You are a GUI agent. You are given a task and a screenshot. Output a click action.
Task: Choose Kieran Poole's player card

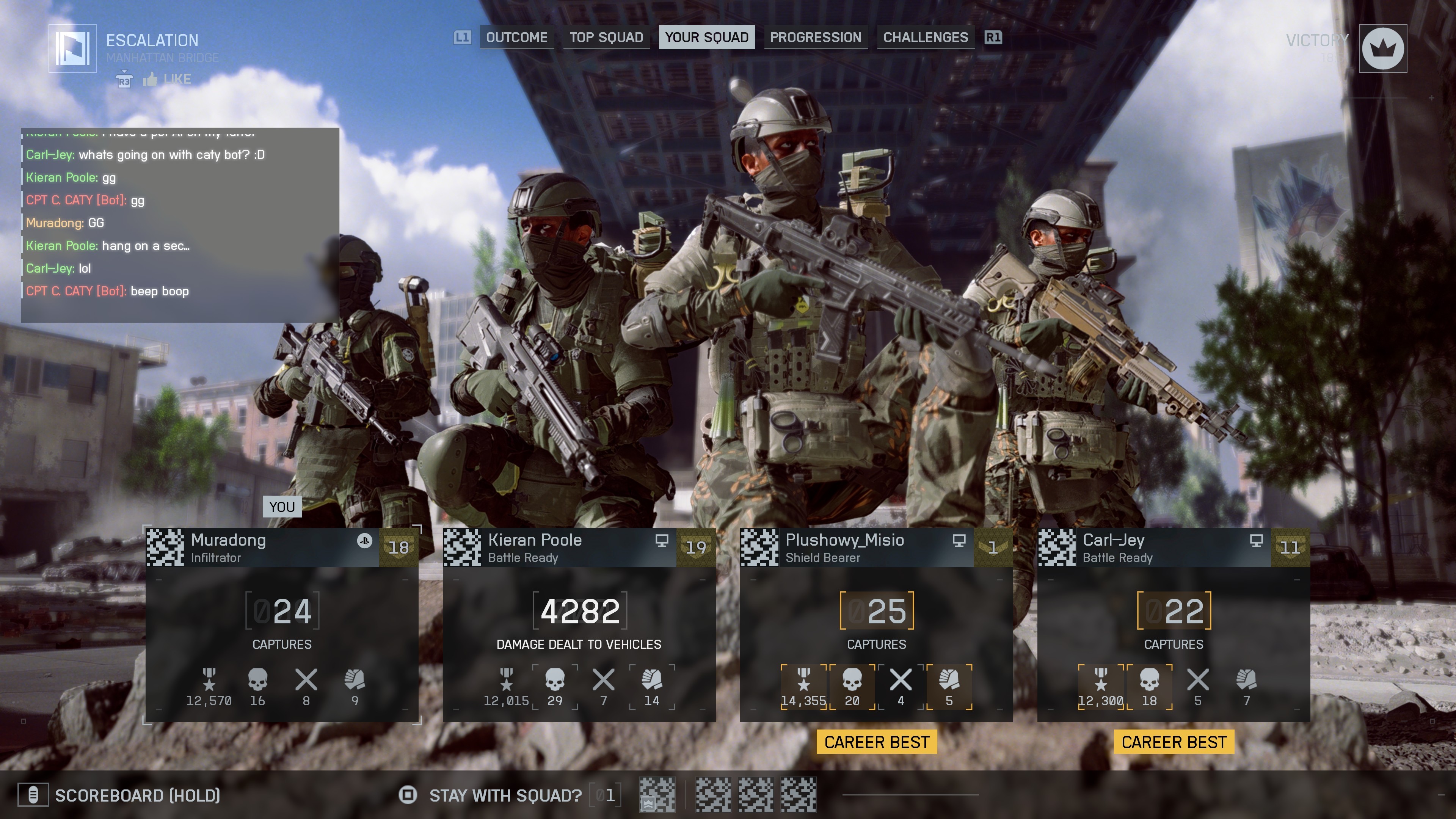(579, 624)
